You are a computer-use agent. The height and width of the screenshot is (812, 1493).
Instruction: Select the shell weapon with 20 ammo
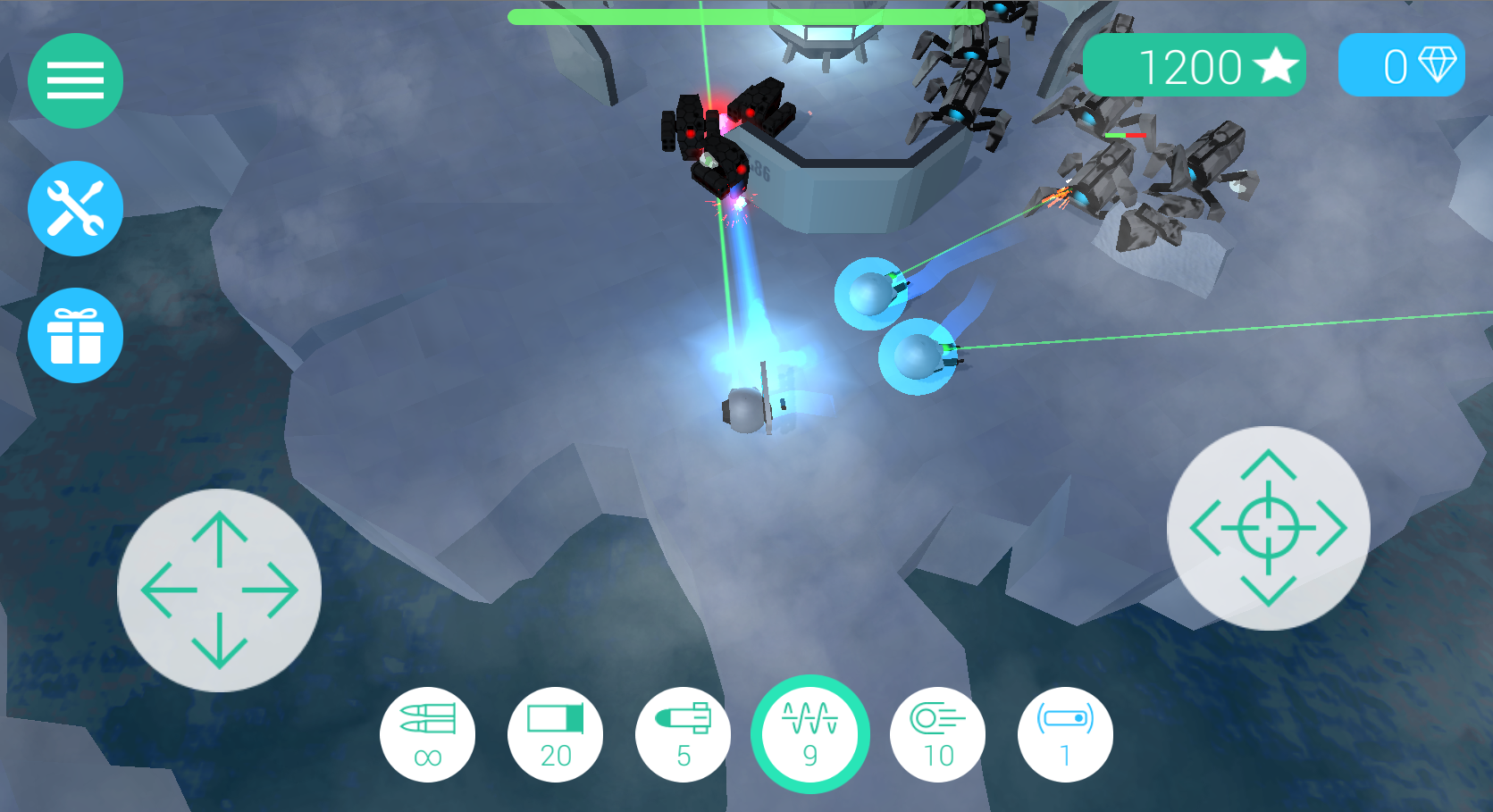point(555,734)
